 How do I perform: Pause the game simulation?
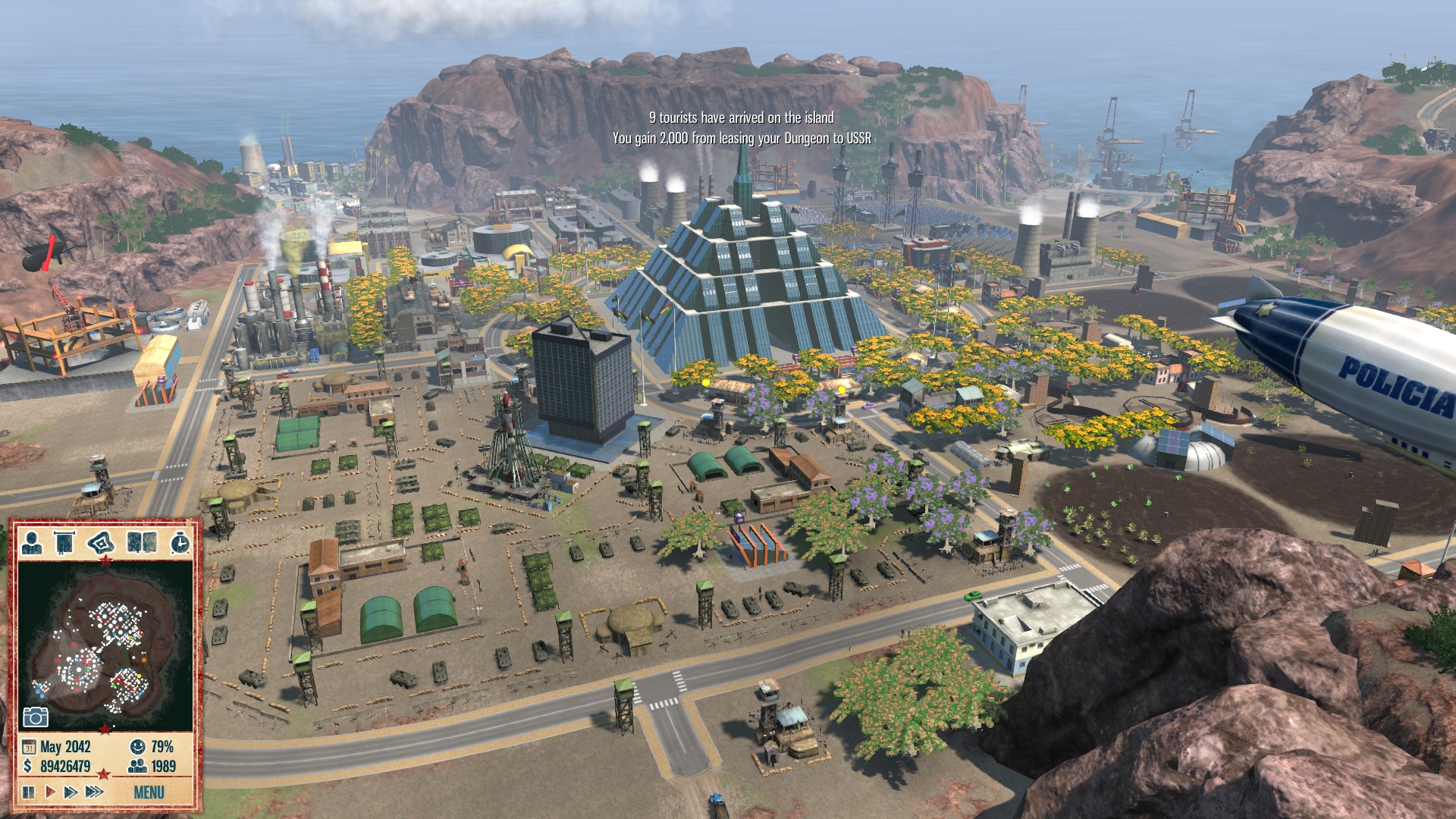click(29, 792)
